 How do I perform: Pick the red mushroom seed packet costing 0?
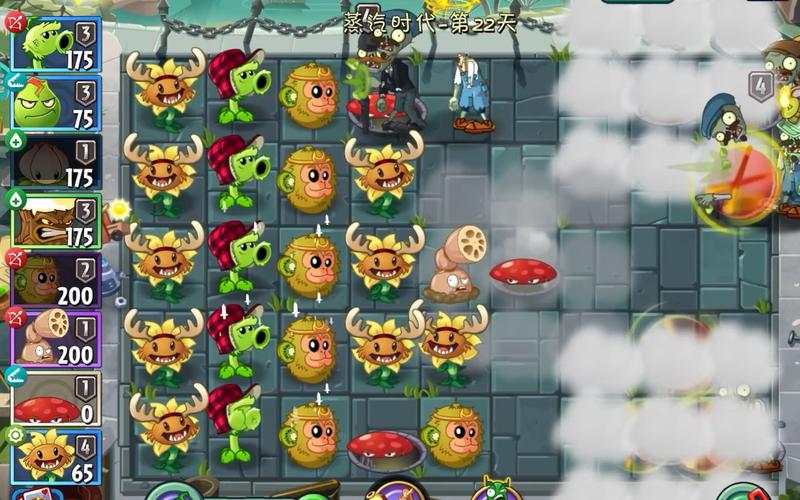click(55, 397)
